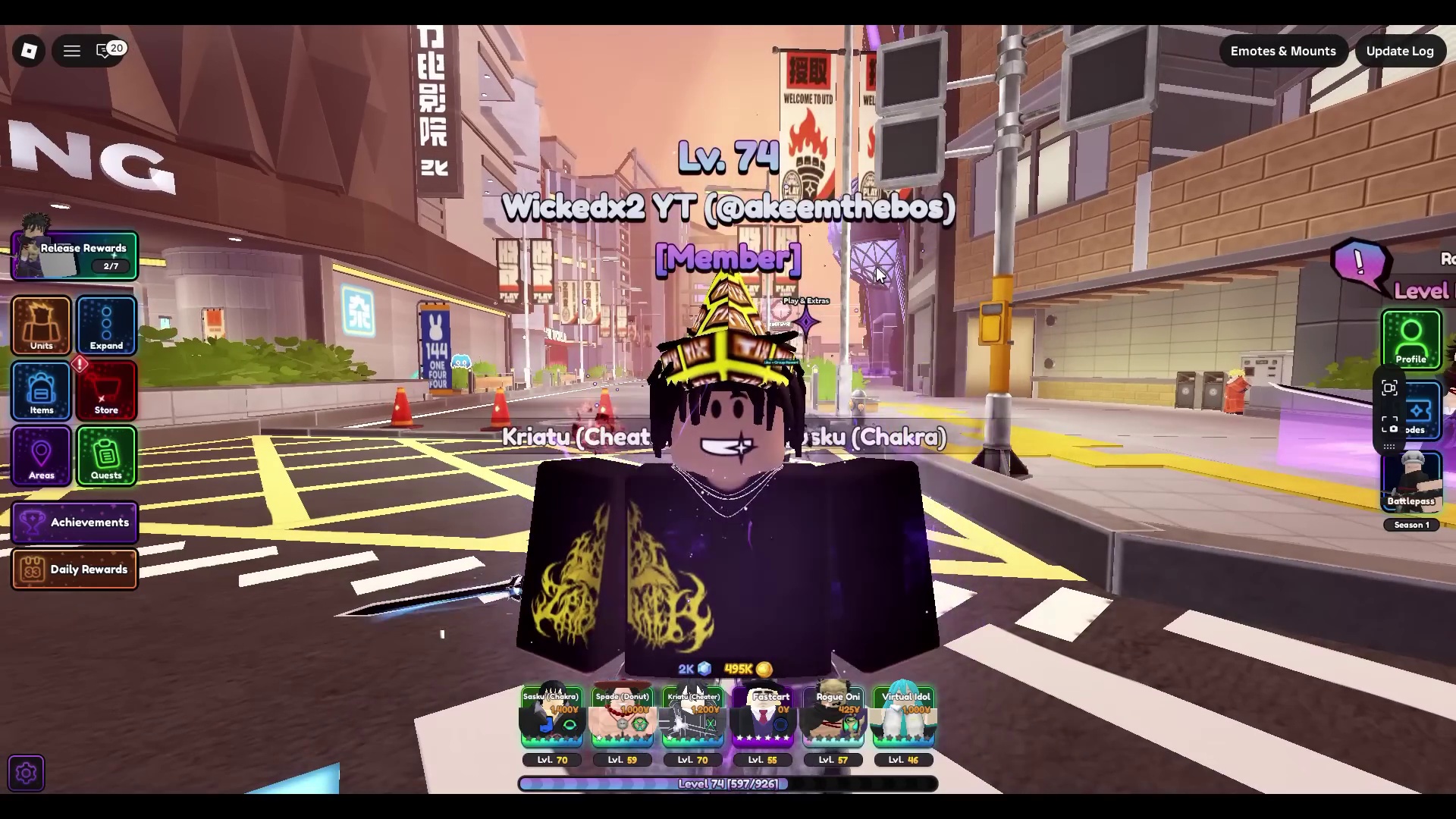This screenshot has width=1456, height=819.
Task: Pick the Rogue Oni unit slot
Action: click(833, 717)
